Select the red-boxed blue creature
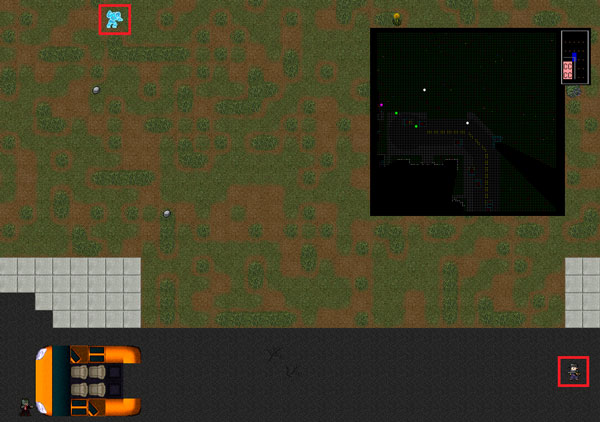600x422 pixels. [x=115, y=20]
